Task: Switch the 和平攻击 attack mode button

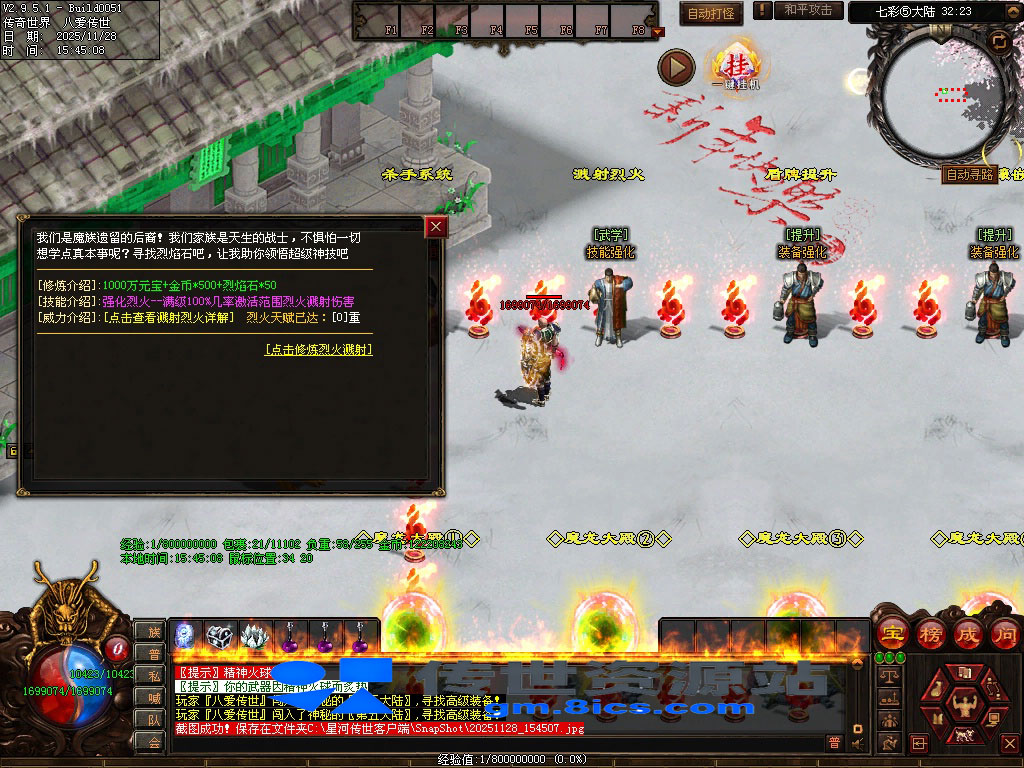Action: [x=808, y=10]
